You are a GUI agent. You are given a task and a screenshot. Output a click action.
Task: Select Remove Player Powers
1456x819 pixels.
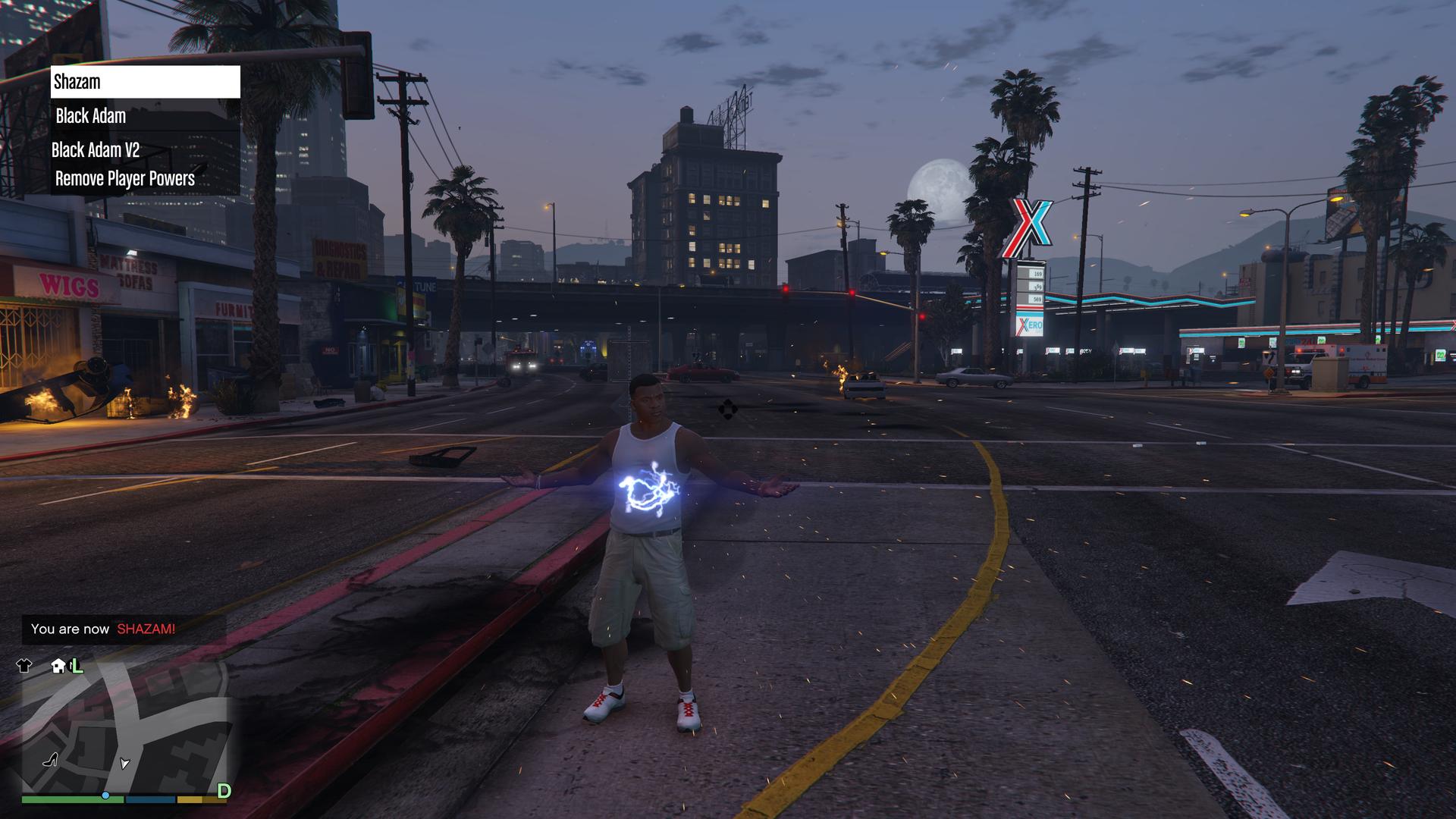tap(145, 179)
